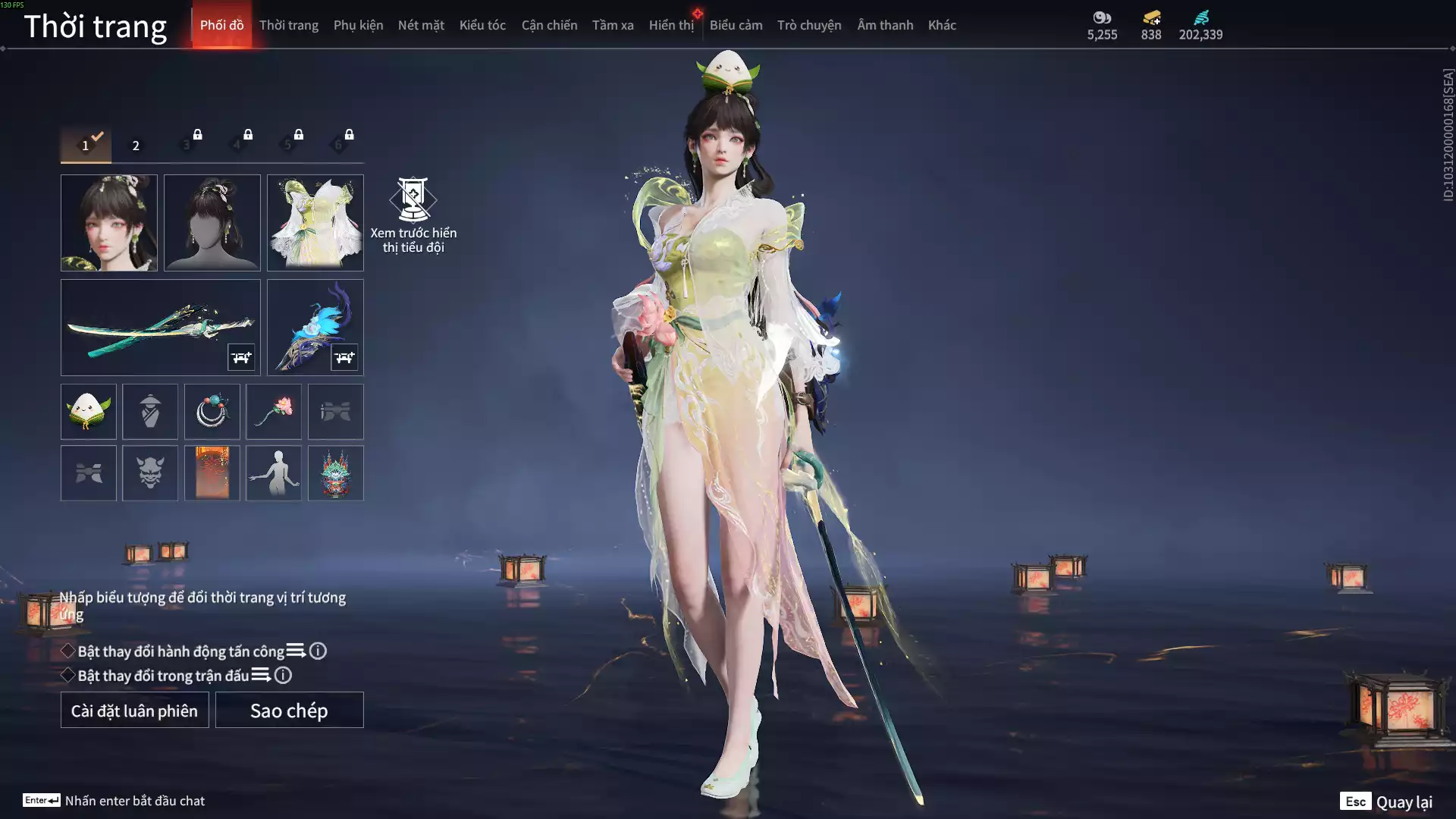
Task: Click Xem trước hiển thị tiểu đội icon
Action: 413,200
